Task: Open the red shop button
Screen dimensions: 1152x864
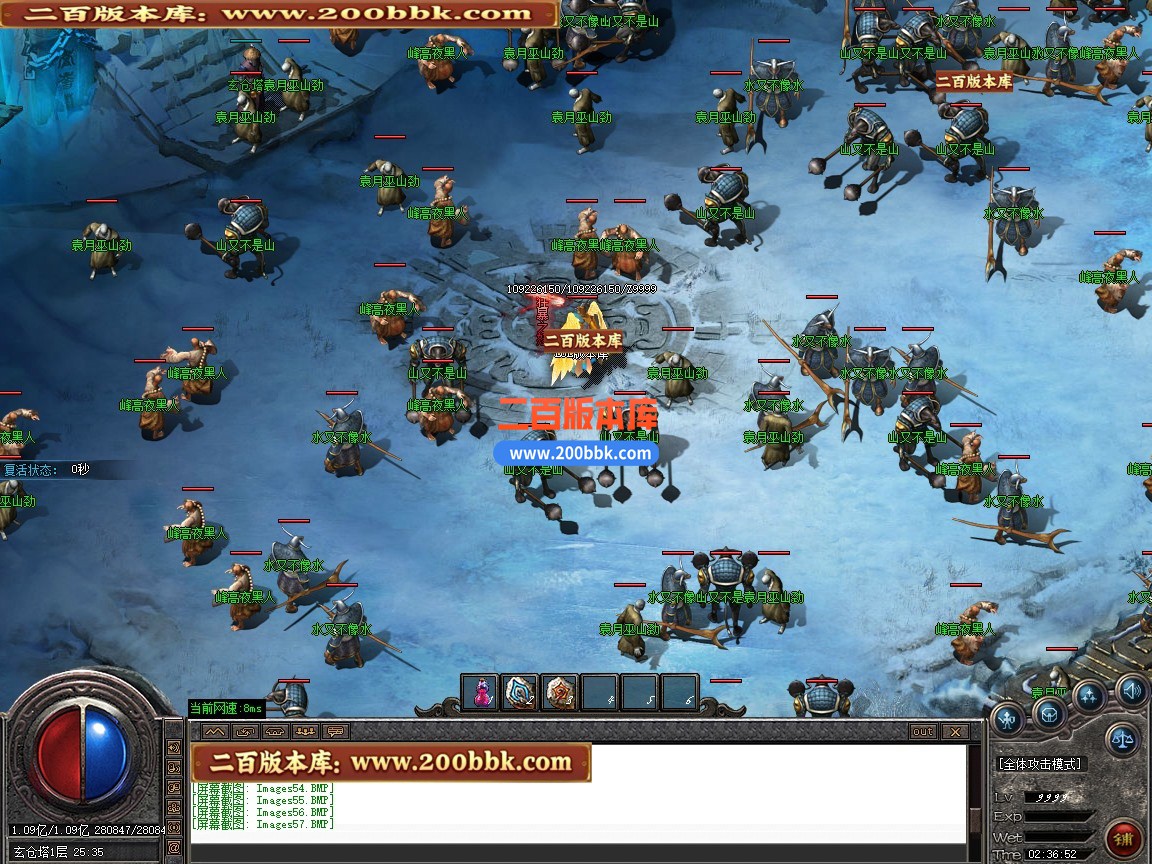Action: tap(1126, 837)
